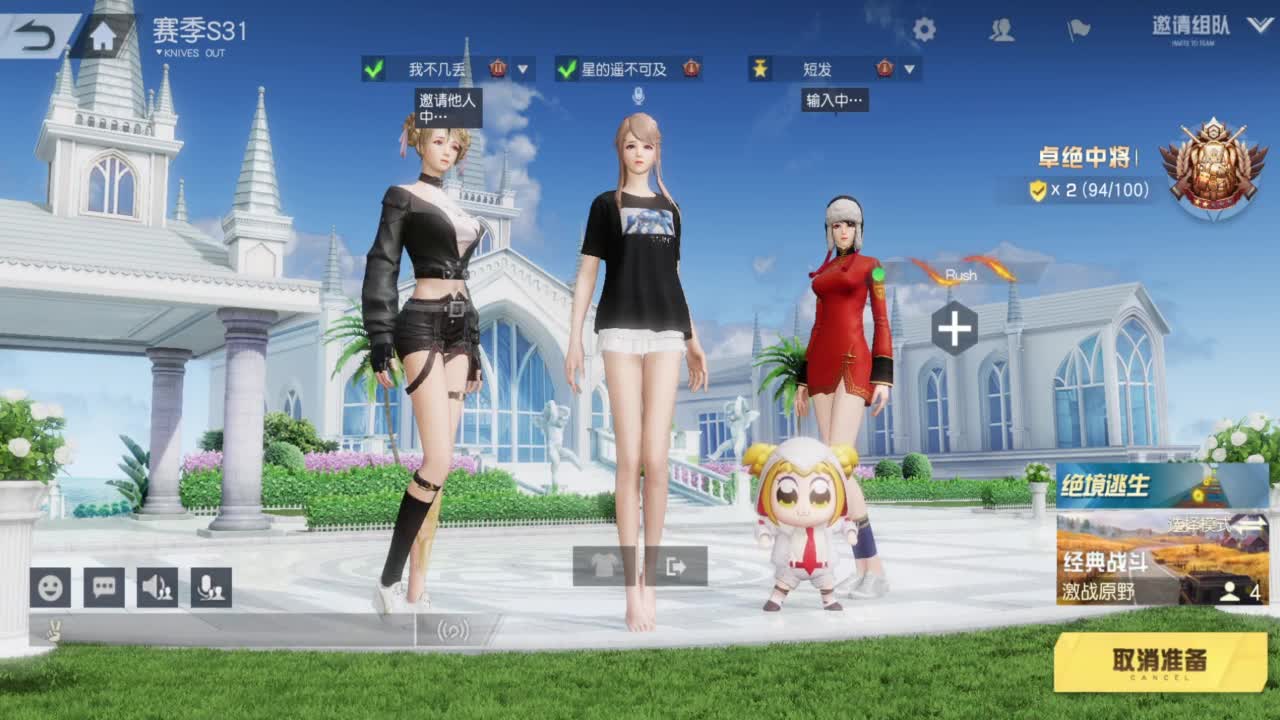The height and width of the screenshot is (720, 1280).
Task: Open the friends panel icon
Action: 1003,32
